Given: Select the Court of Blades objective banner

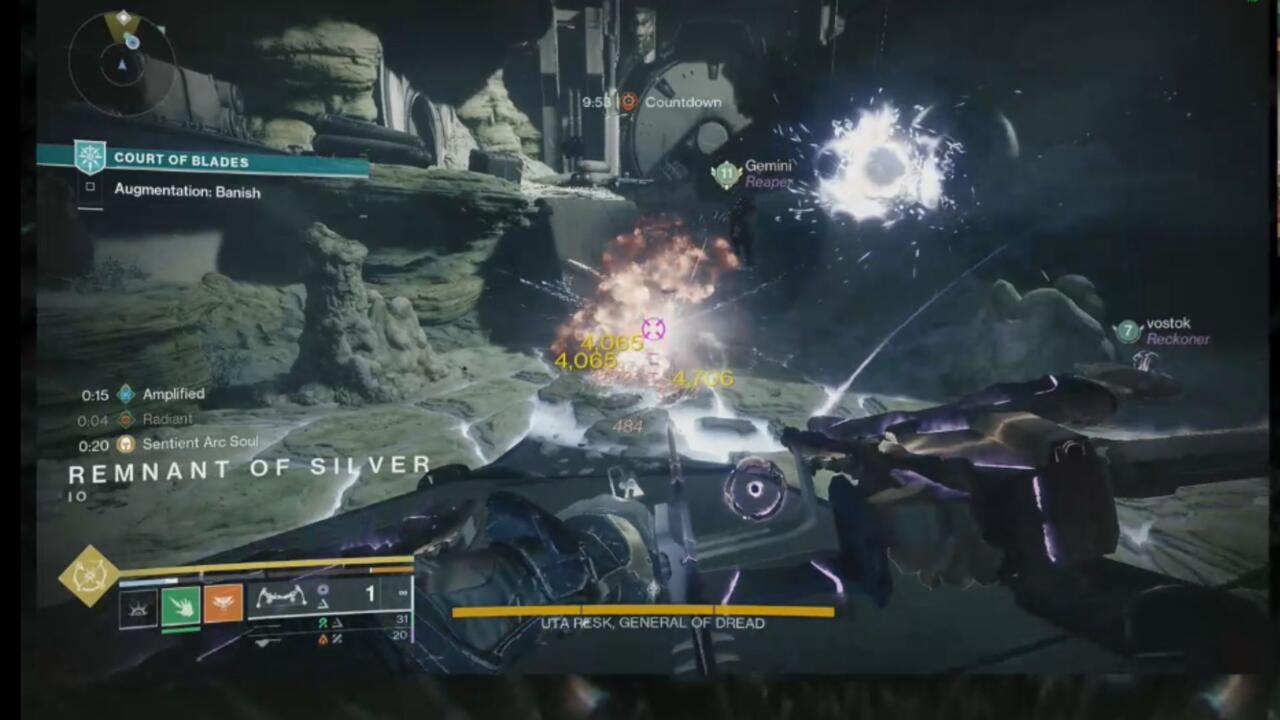Looking at the screenshot, I should coord(220,159).
